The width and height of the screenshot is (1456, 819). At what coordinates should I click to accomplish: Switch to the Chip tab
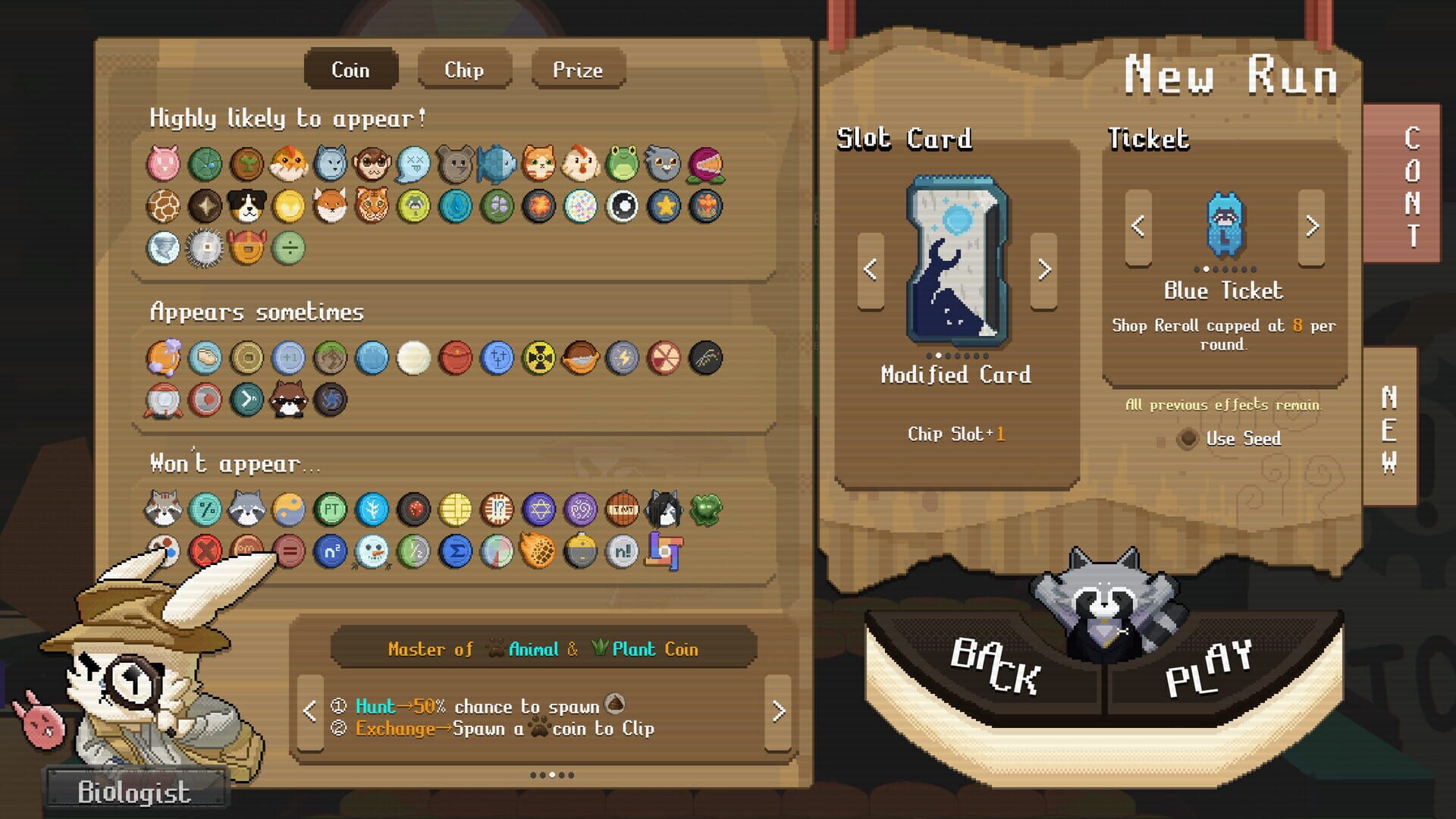[x=464, y=69]
